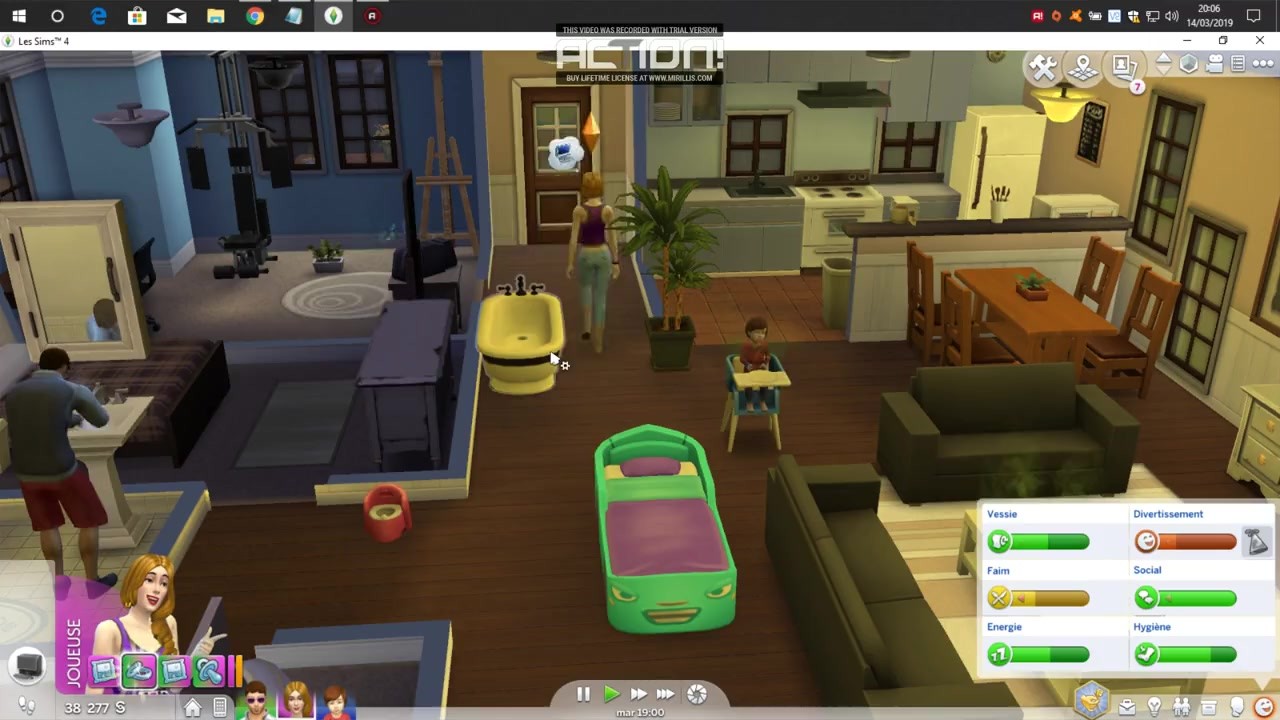Open the sim's inventory box icon
1280x720 pixels.
click(1209, 706)
